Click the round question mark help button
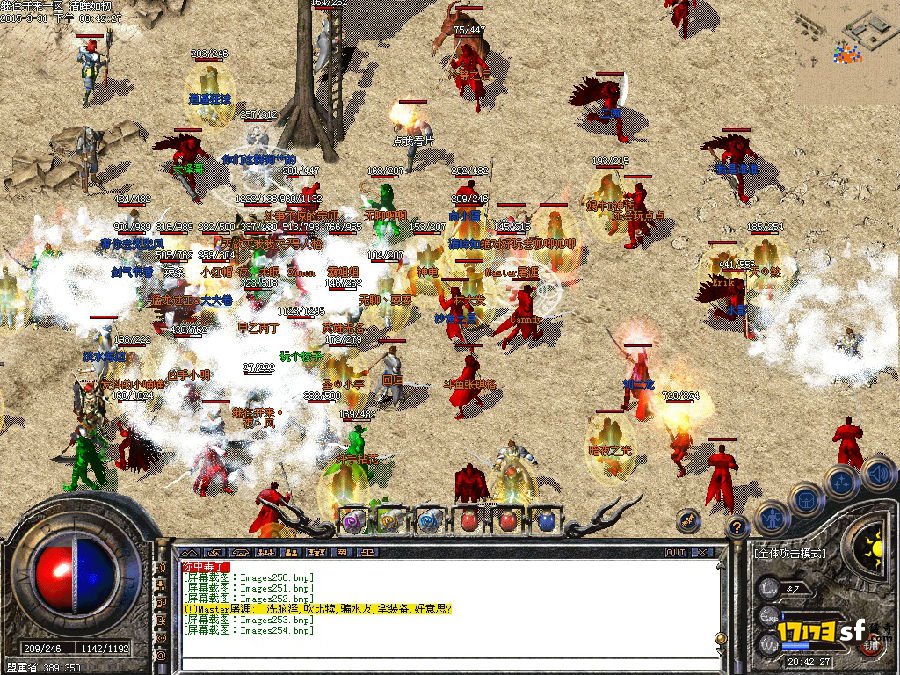 pyautogui.click(x=736, y=527)
